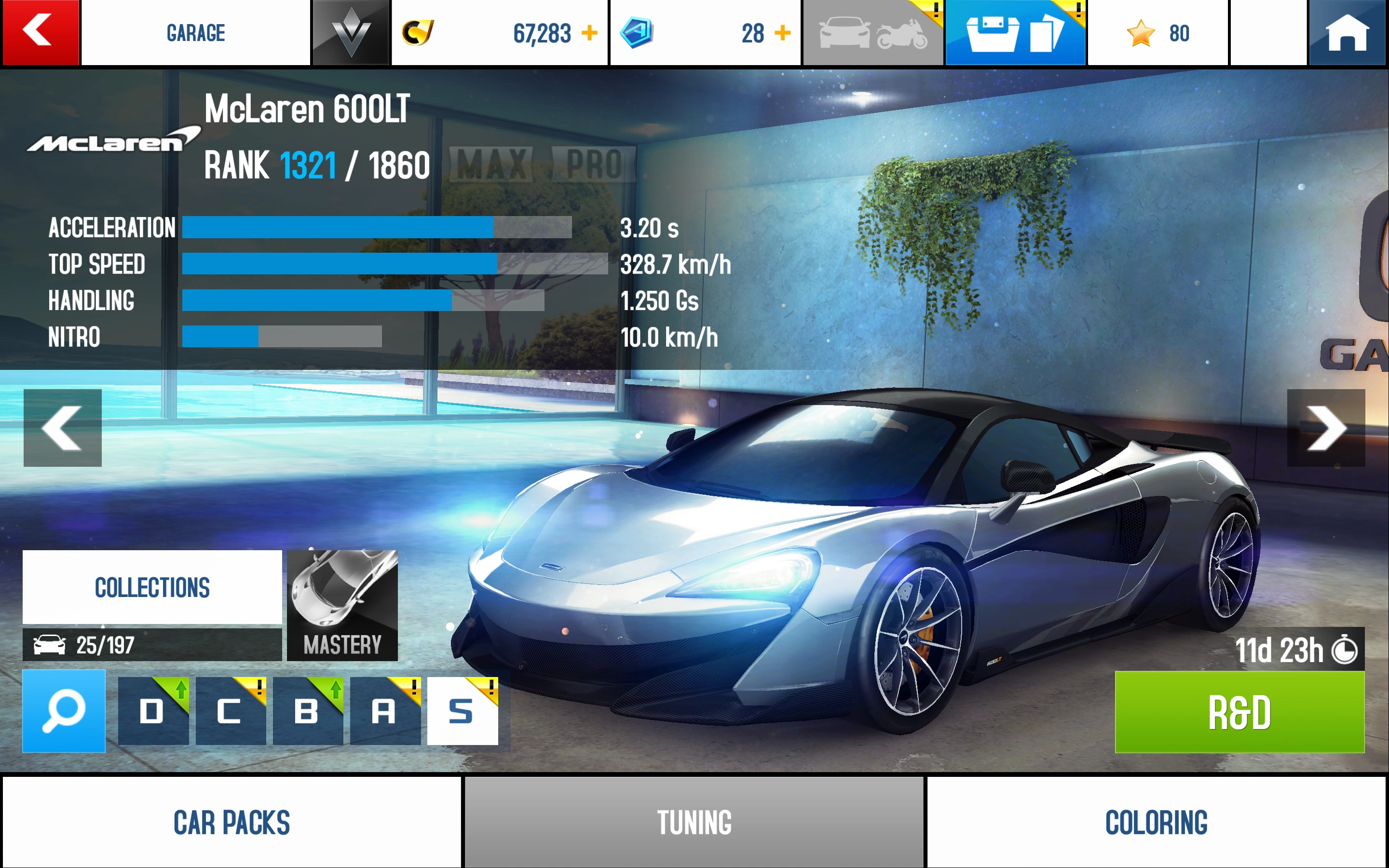Add more credits with the plus icon
The width and height of the screenshot is (1389, 868).
[589, 33]
